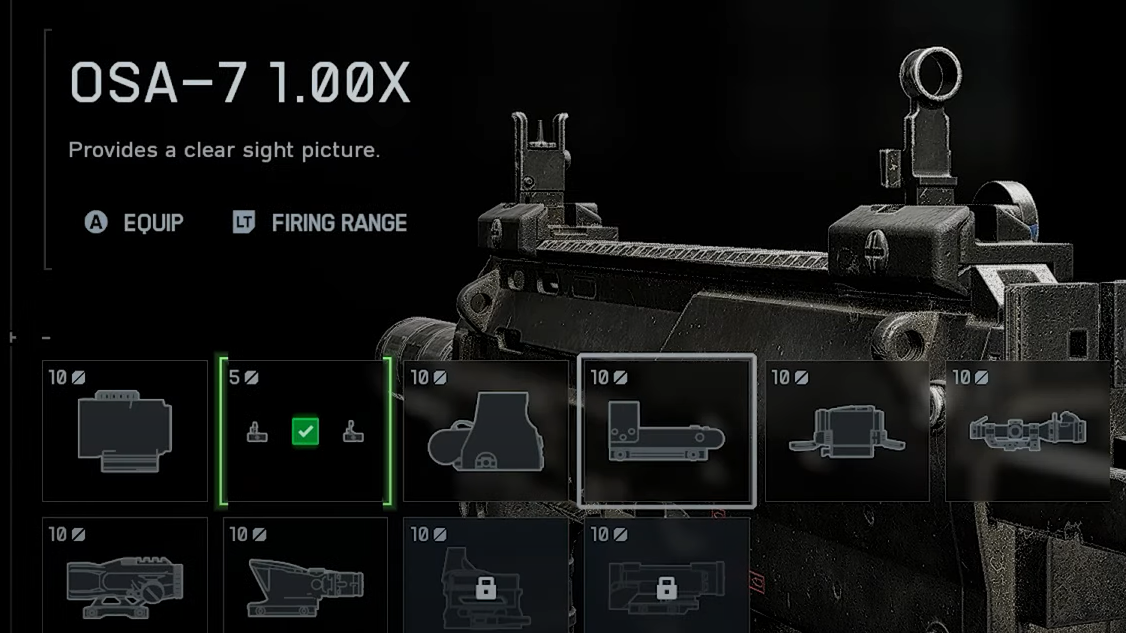Screen dimensions: 1126x633
Task: Choose the wedge-shaped ACOG-style scope slot
Action: 305,578
